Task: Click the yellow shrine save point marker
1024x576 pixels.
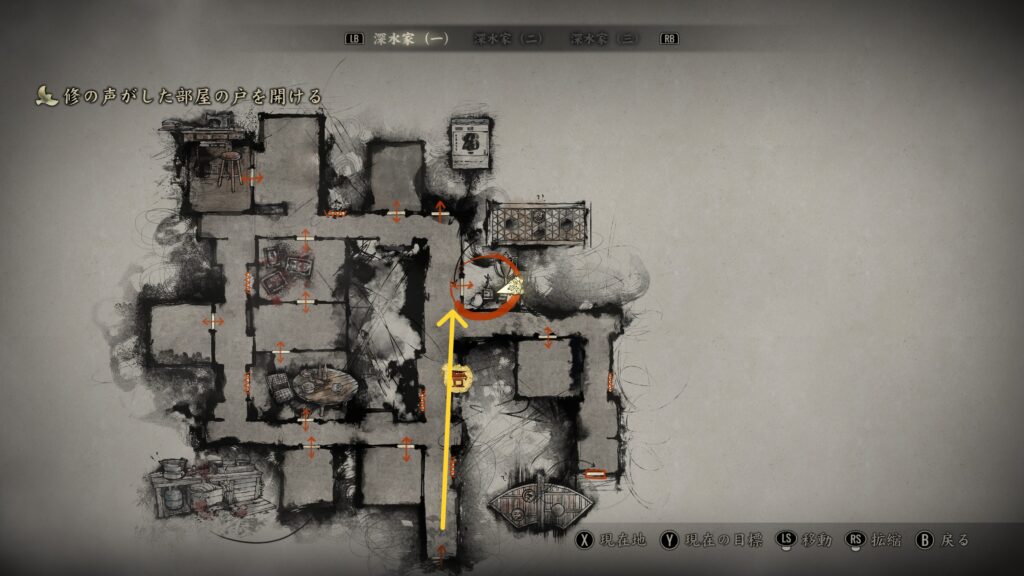Action: (457, 378)
